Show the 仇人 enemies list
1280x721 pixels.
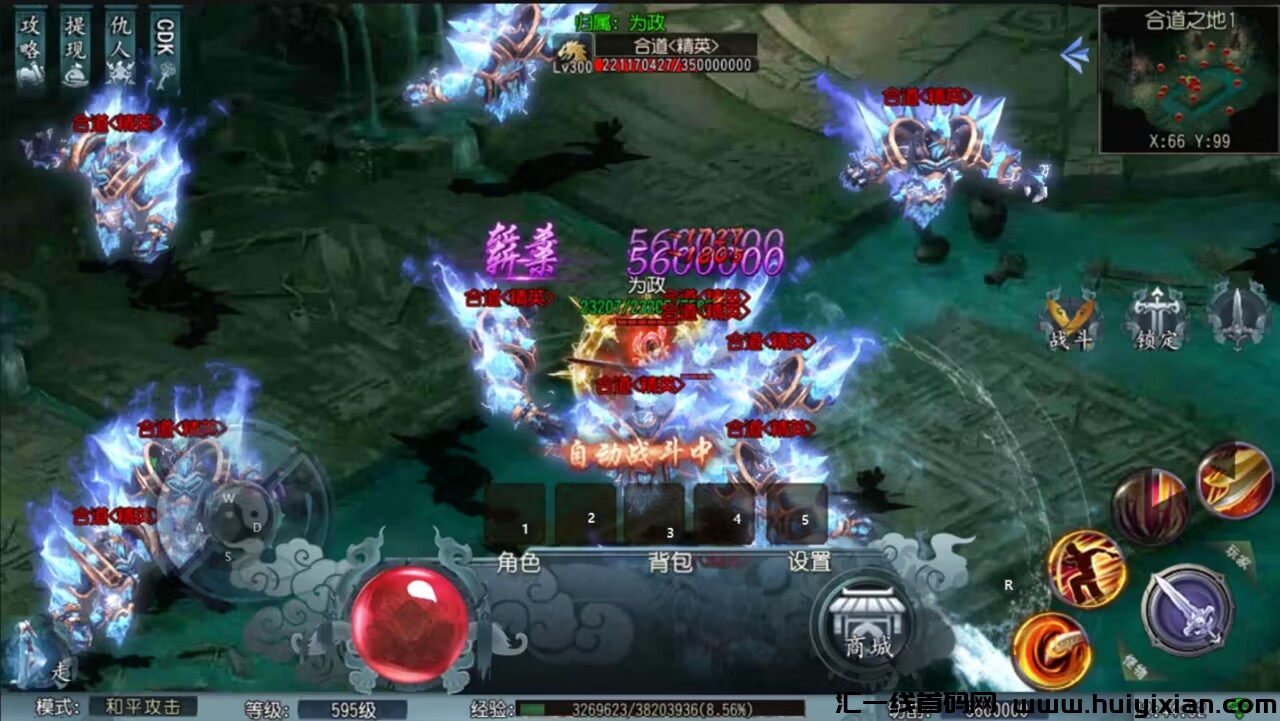(120, 48)
